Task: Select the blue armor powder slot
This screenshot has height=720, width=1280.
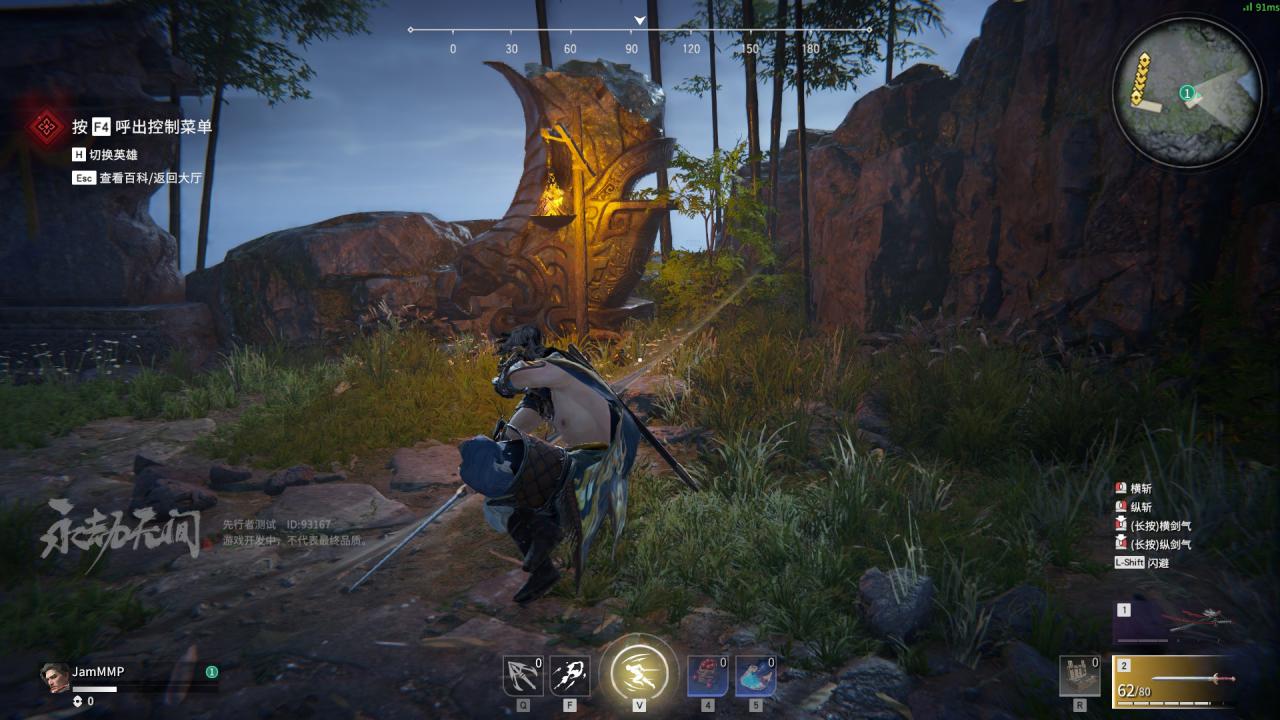Action: pos(755,676)
